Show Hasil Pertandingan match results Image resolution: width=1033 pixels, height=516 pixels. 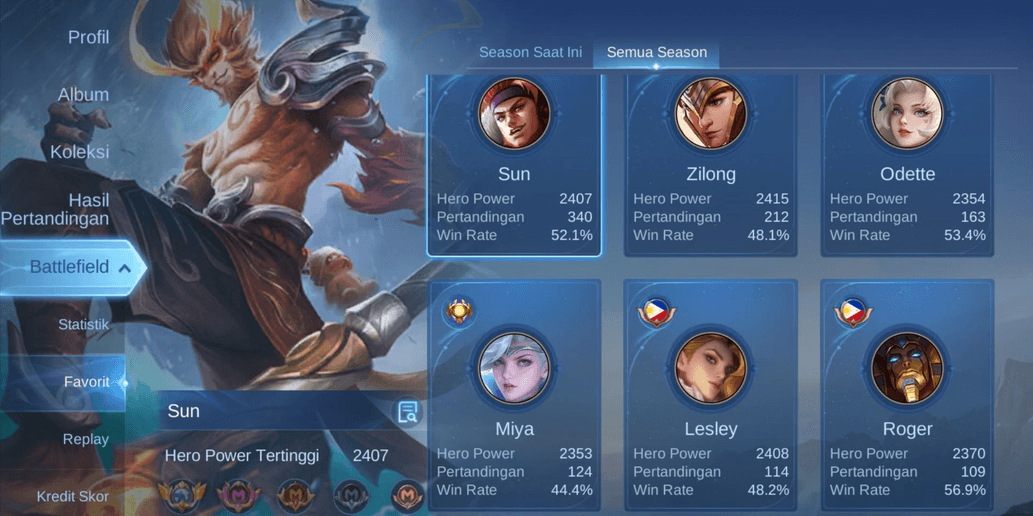pyautogui.click(x=56, y=209)
